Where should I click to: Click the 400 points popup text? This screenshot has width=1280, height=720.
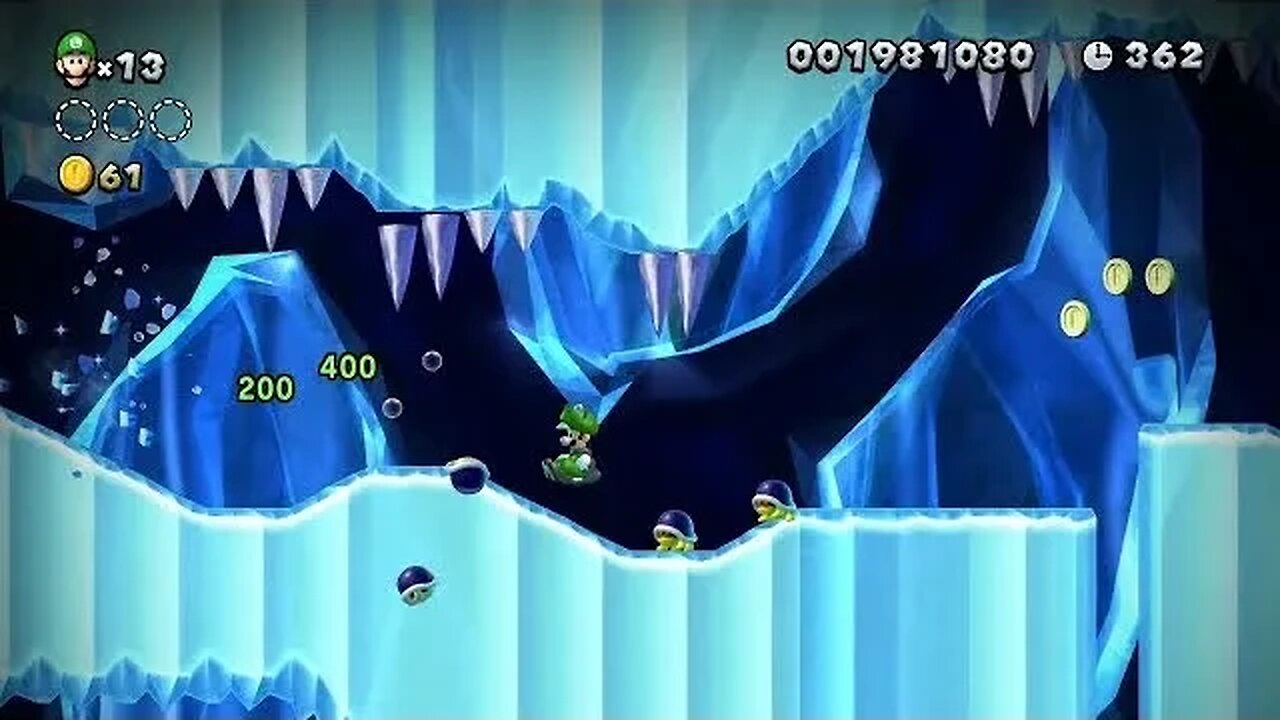click(x=347, y=367)
